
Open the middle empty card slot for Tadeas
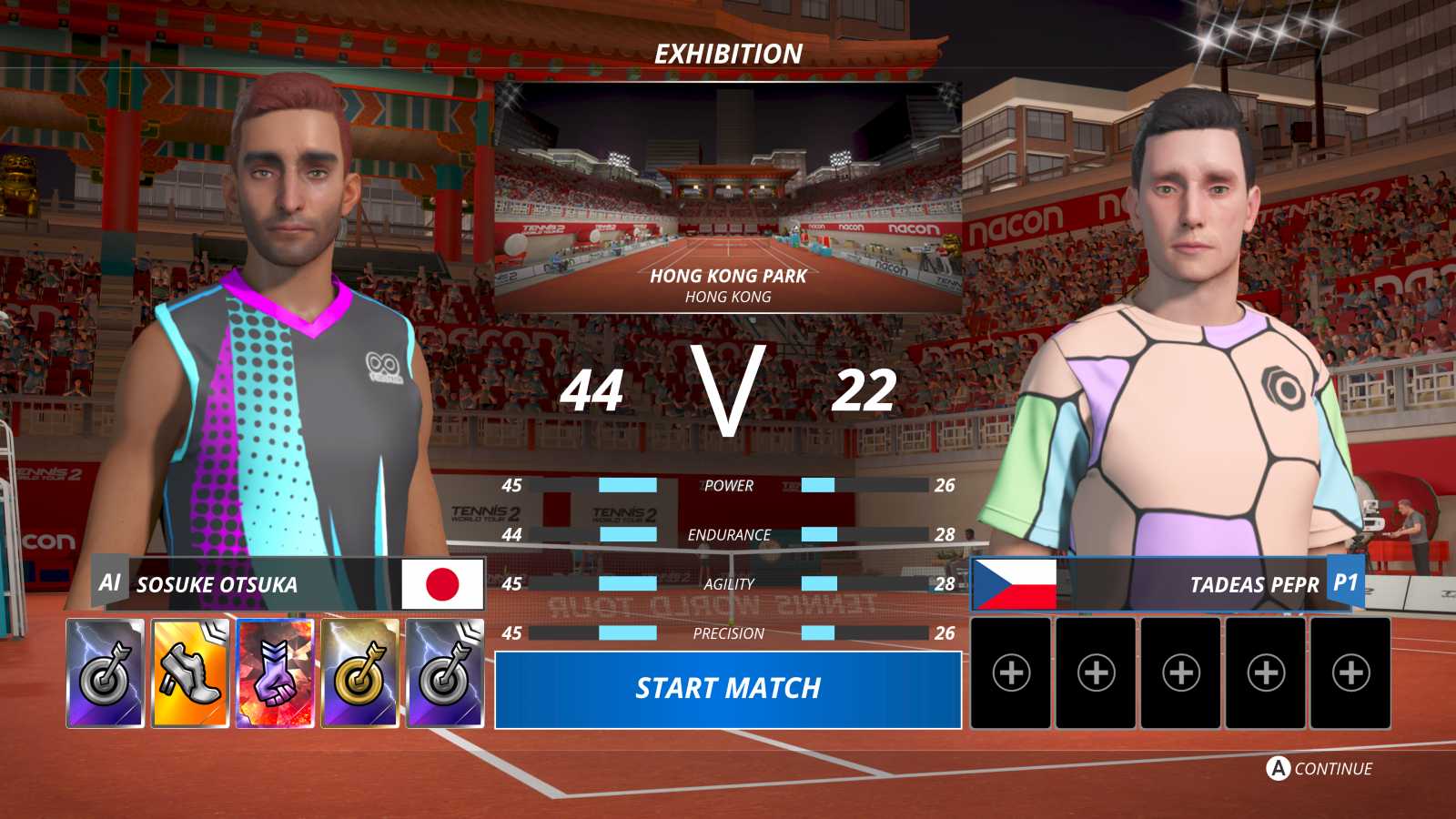point(1180,673)
